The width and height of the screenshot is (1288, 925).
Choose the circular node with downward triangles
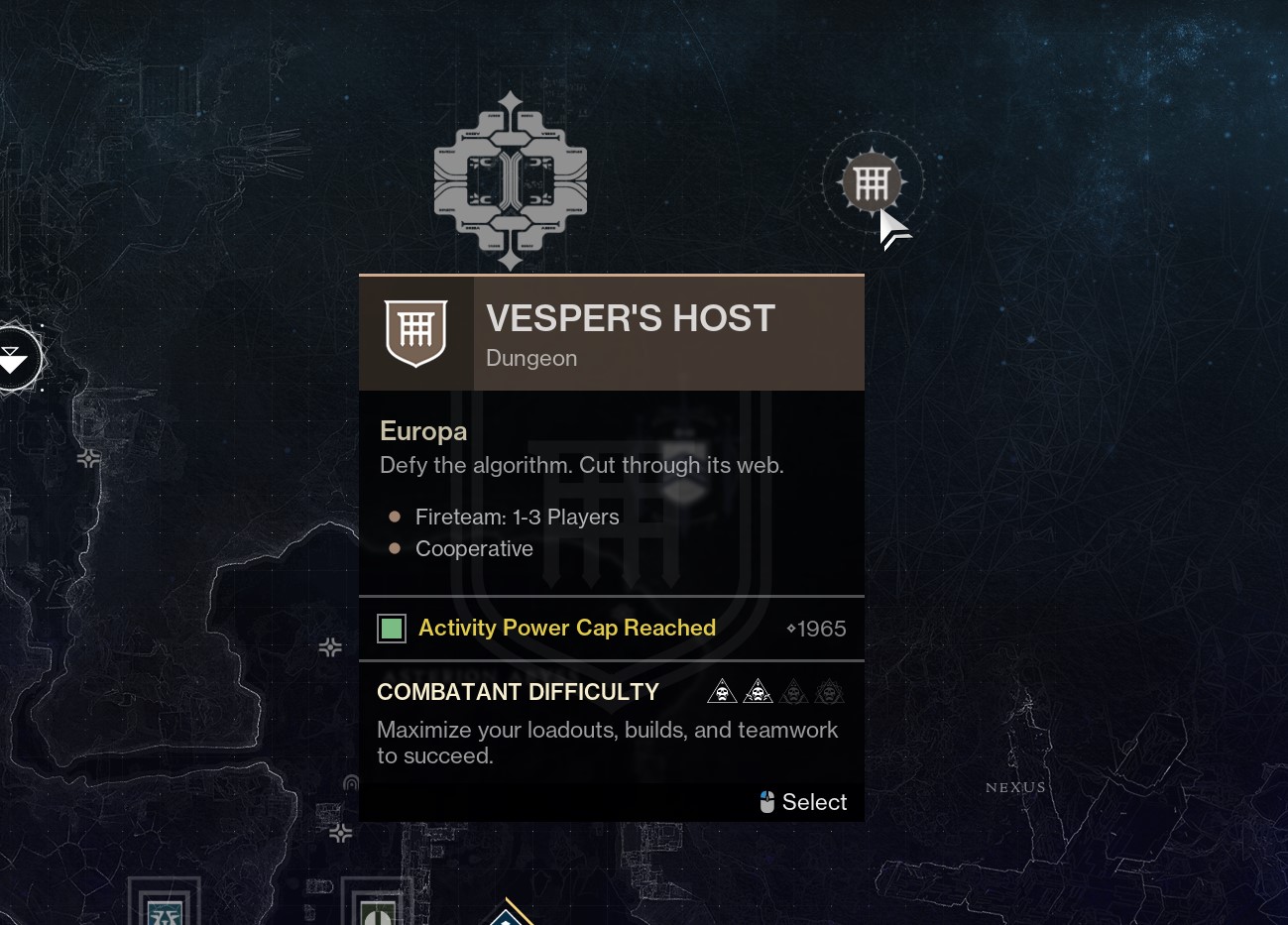click(14, 359)
